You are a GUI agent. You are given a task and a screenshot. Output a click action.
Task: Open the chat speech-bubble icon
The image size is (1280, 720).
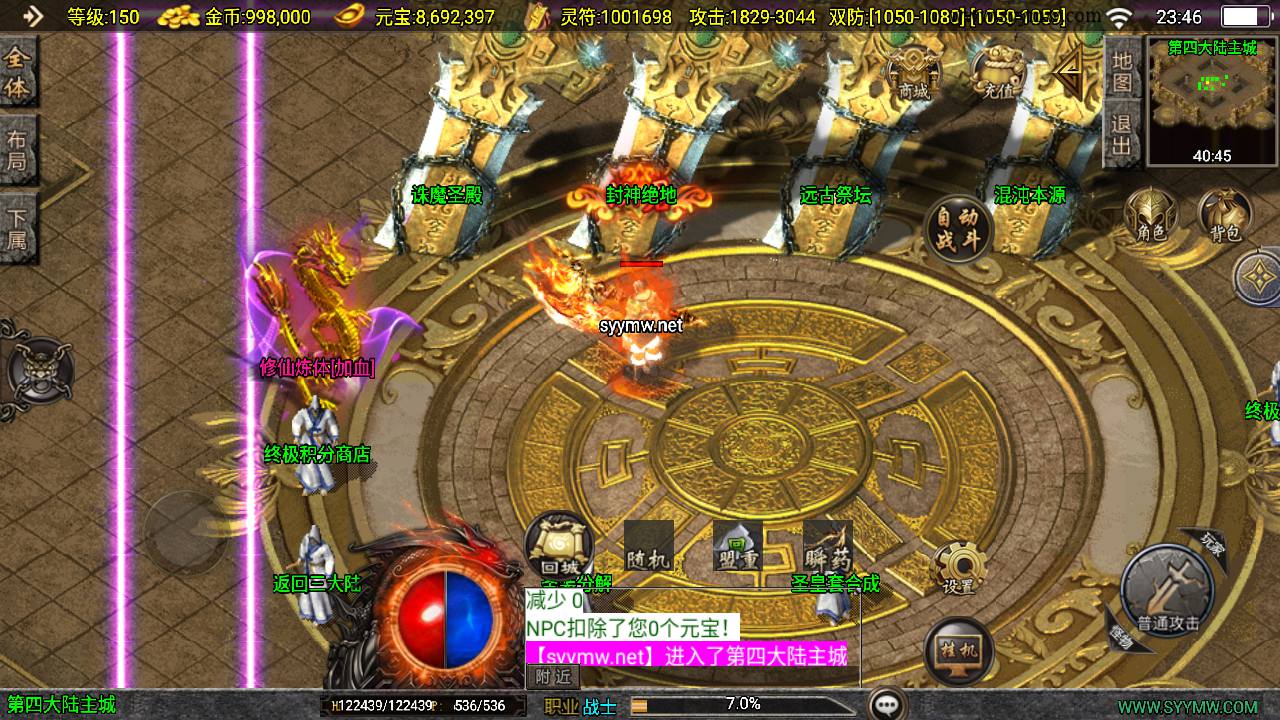(886, 705)
